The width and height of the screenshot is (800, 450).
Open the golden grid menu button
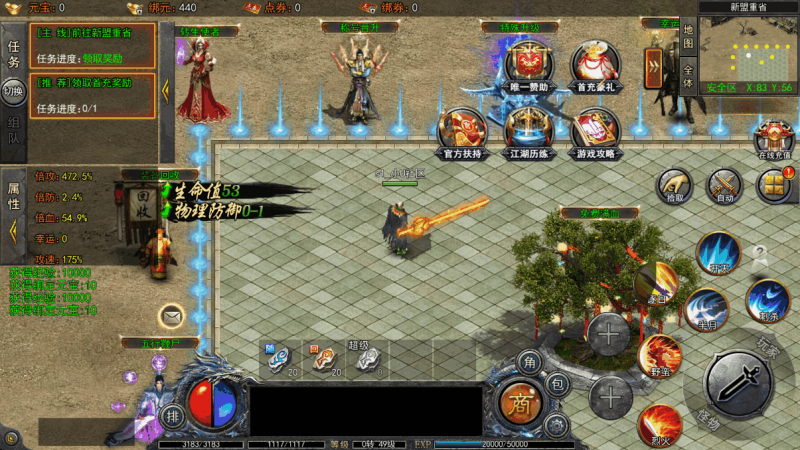click(773, 185)
